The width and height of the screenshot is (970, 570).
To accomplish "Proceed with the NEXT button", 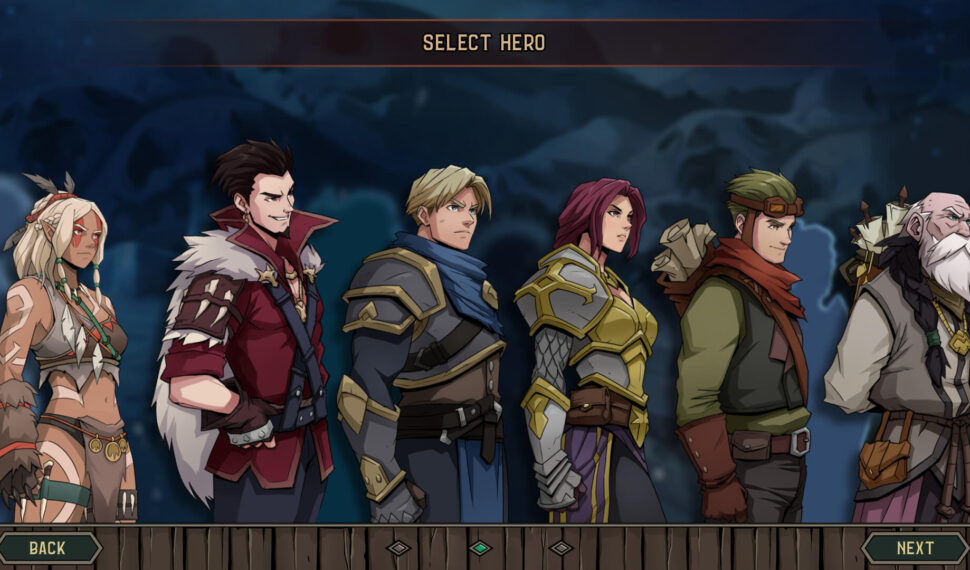I will click(x=914, y=548).
